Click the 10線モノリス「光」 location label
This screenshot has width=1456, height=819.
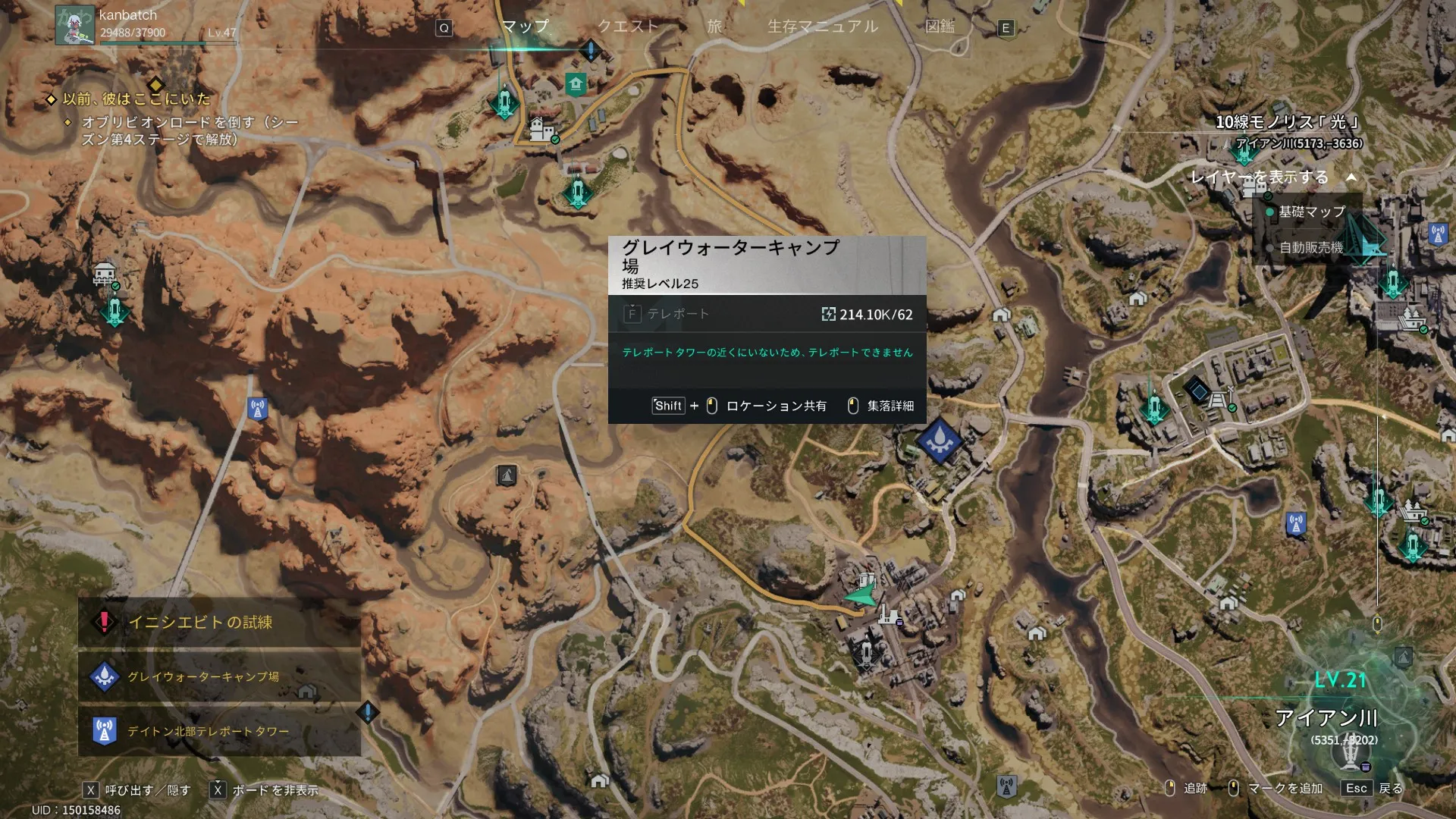(1287, 123)
